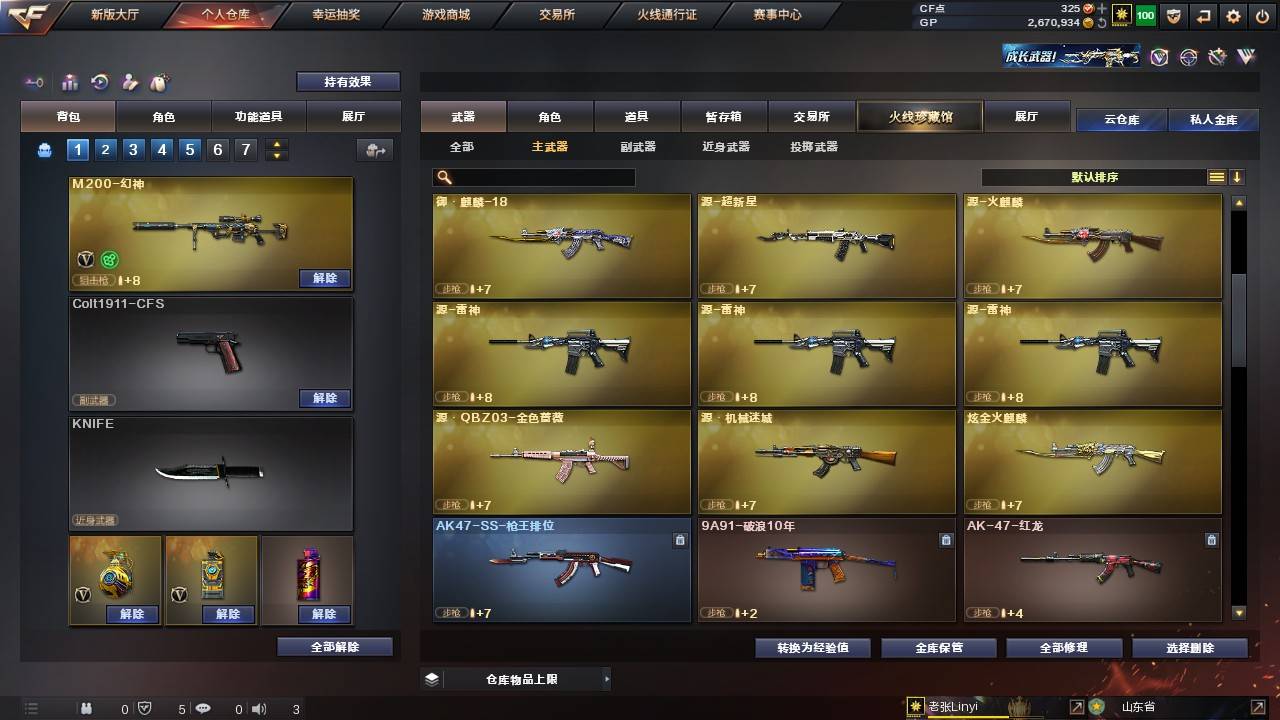Switch to the 火线珍藏馆 tab
Viewport: 1280px width, 720px height.
(x=918, y=117)
